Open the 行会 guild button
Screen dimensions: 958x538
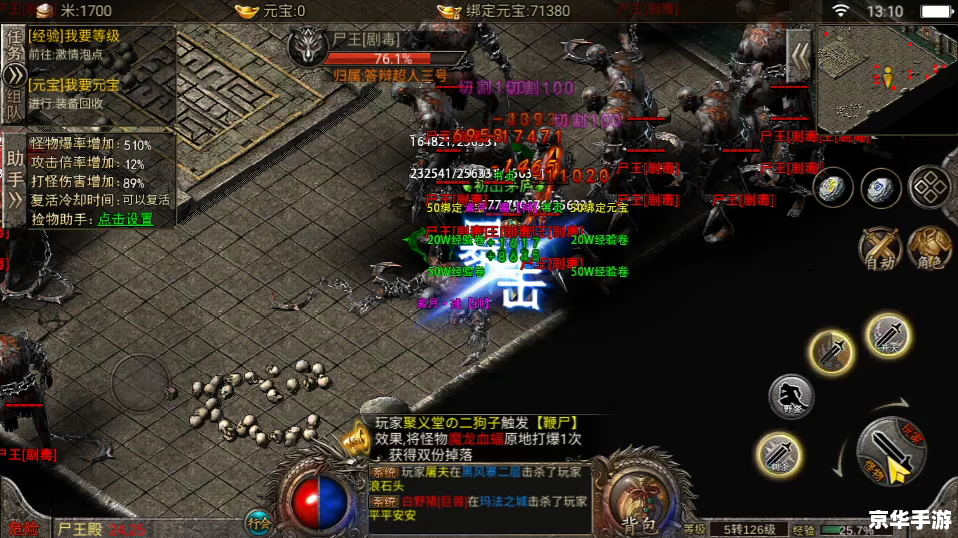click(259, 521)
